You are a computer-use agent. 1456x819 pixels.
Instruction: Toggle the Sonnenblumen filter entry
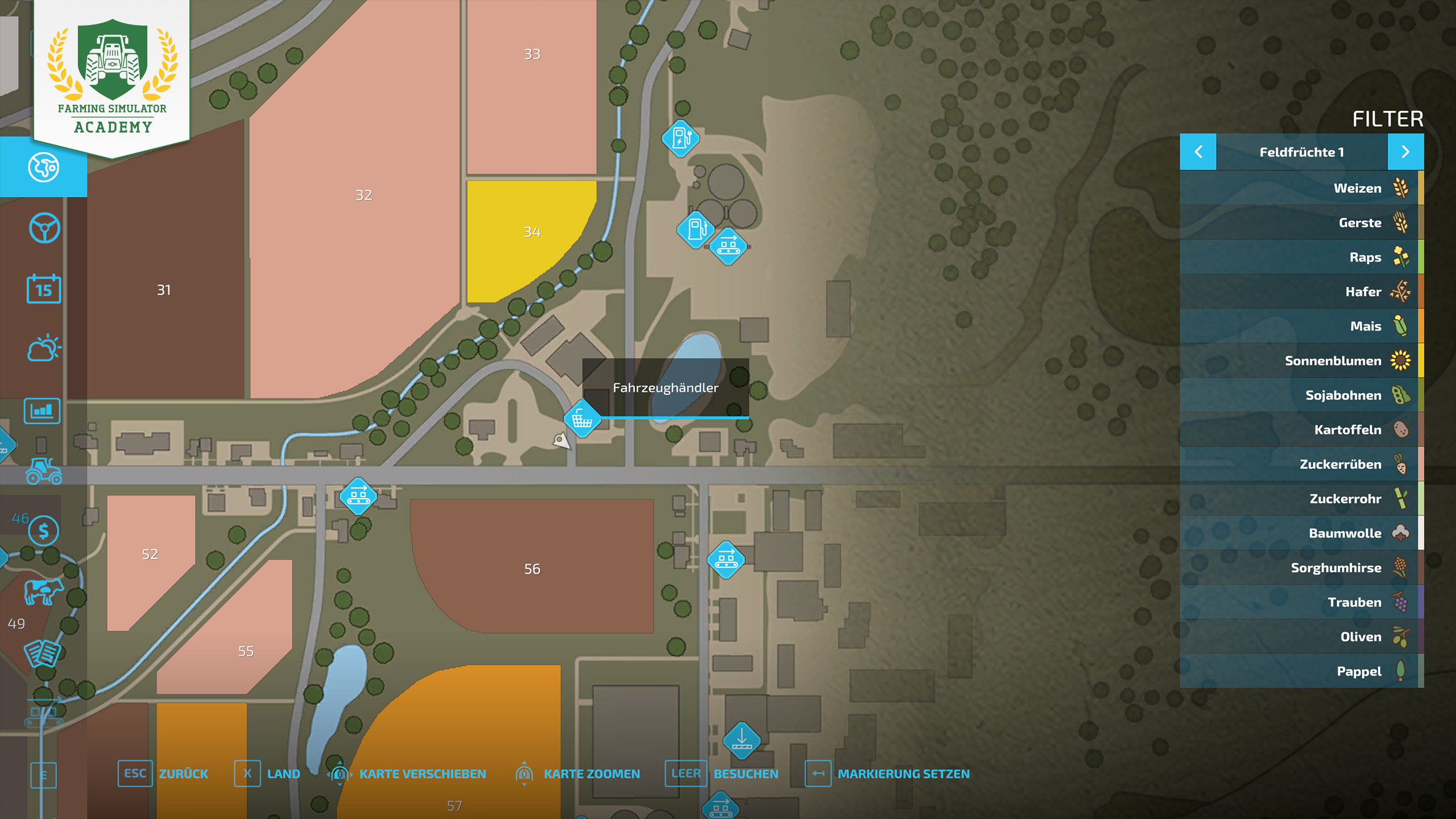pos(1301,361)
